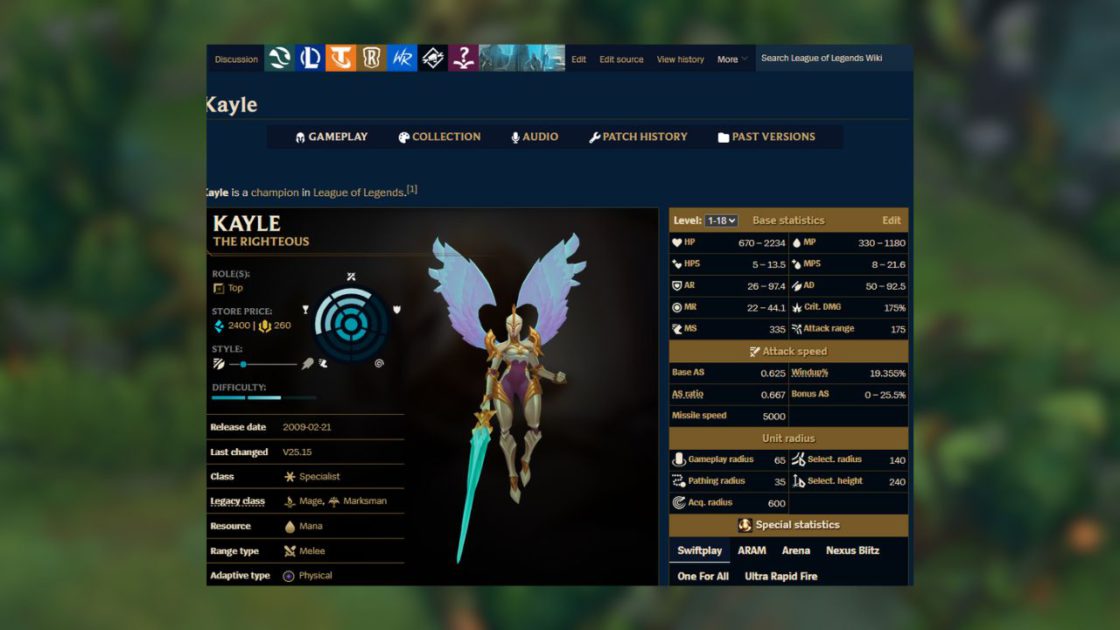Open the Level 1-18 dropdown
The image size is (1120, 630).
721,220
